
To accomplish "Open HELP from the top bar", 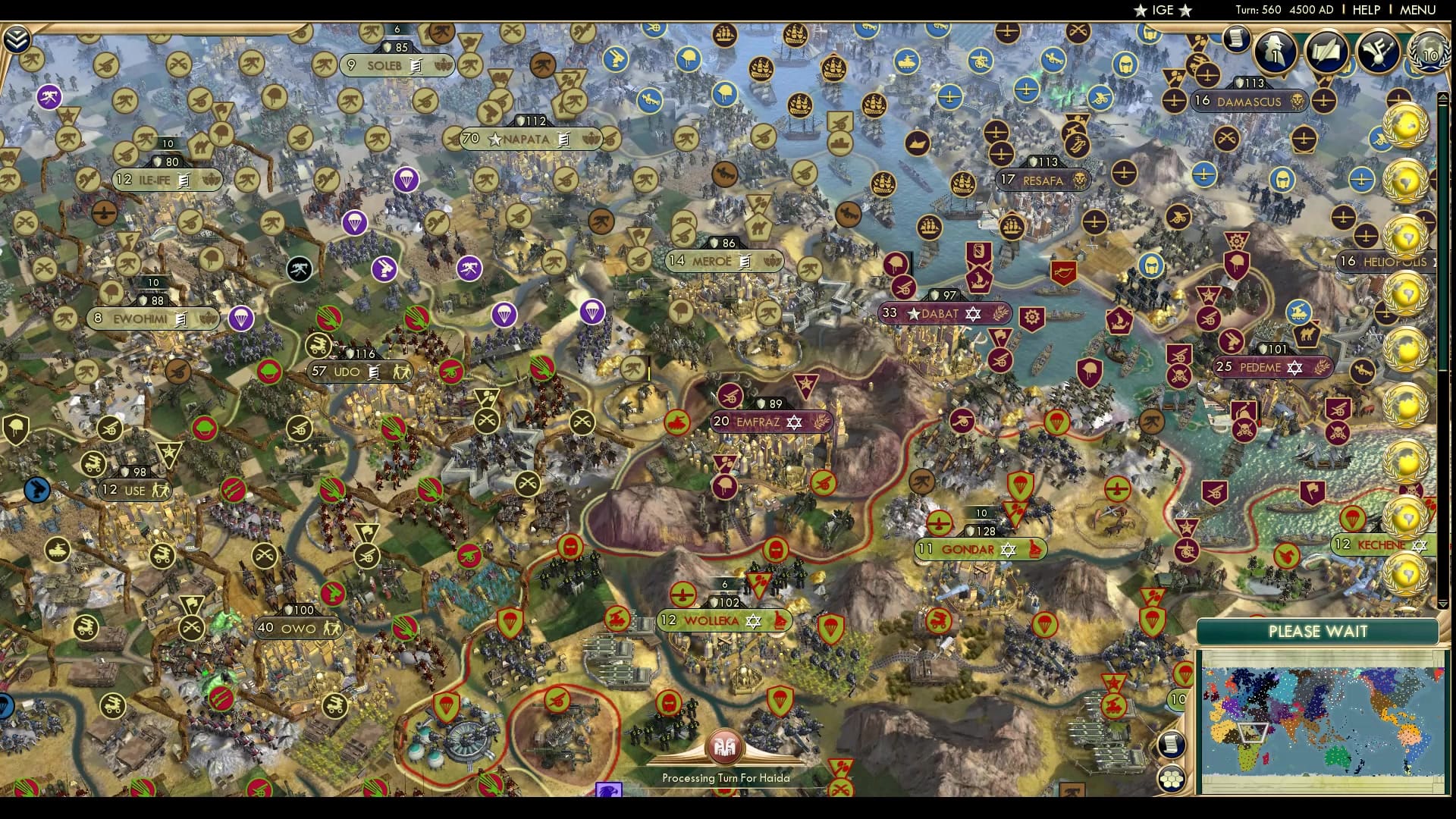I will [x=1367, y=9].
